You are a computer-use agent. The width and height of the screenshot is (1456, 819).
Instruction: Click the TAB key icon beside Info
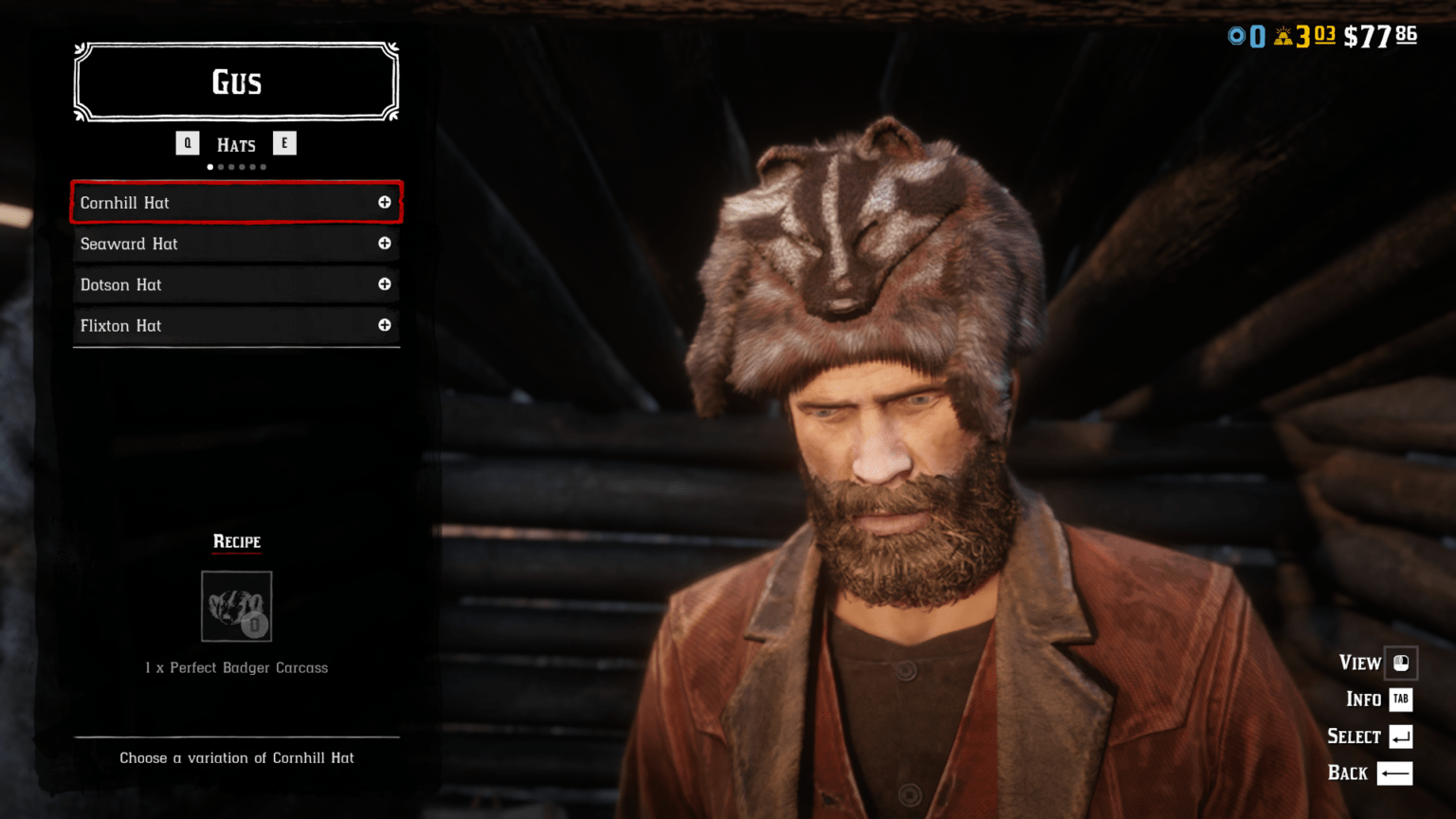point(1400,700)
